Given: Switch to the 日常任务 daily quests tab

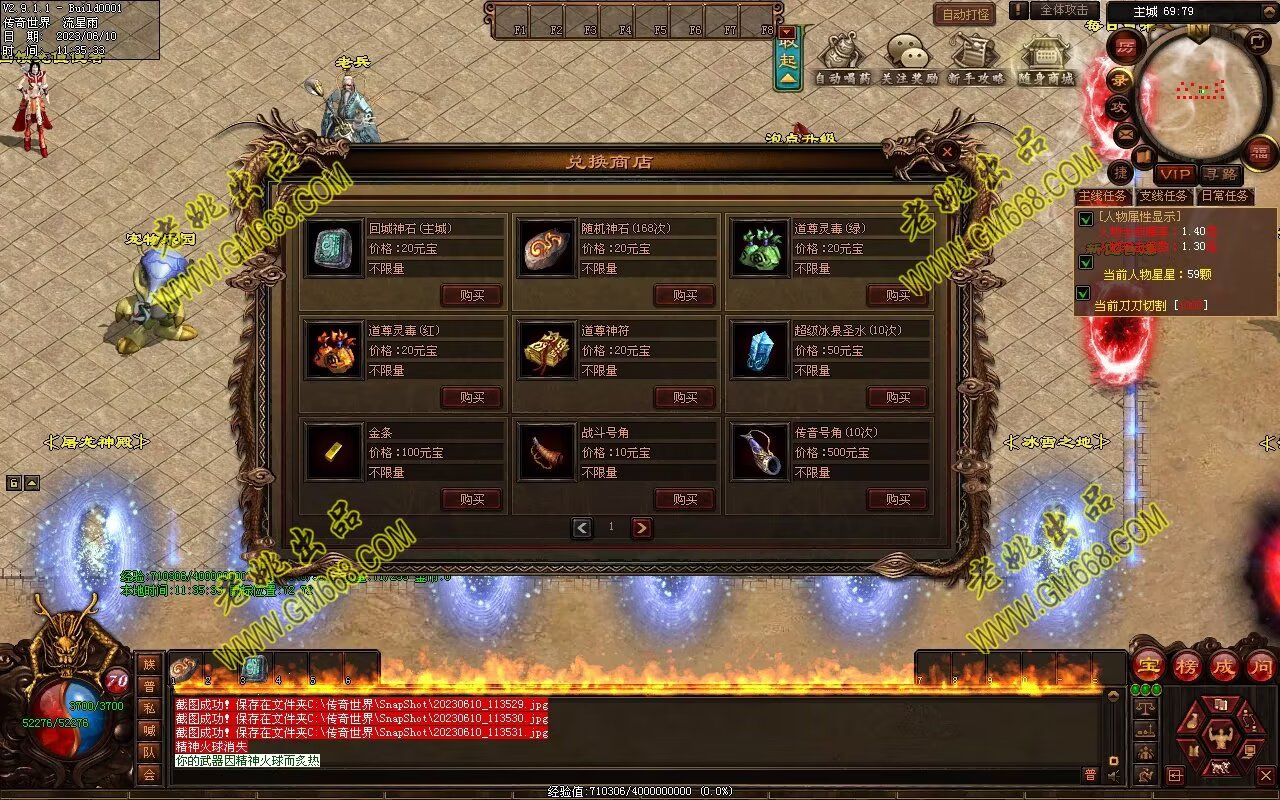Looking at the screenshot, I should tap(1225, 196).
